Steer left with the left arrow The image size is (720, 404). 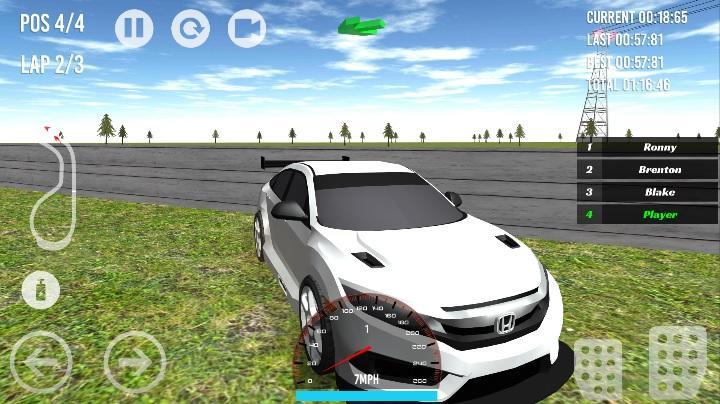(41, 360)
